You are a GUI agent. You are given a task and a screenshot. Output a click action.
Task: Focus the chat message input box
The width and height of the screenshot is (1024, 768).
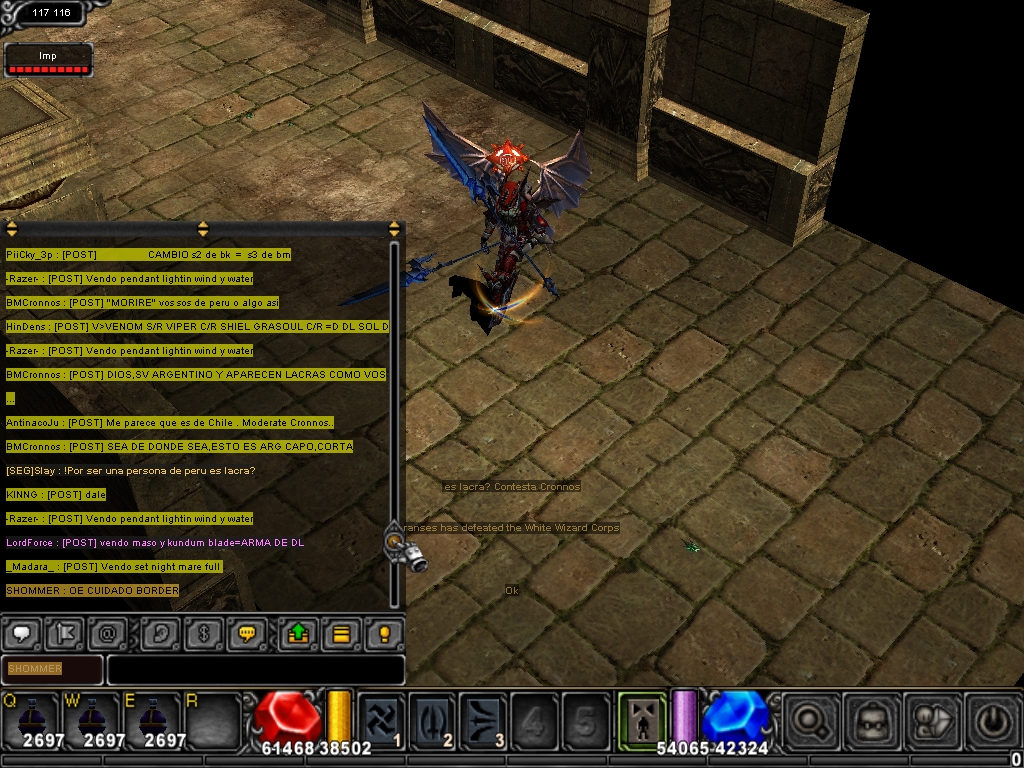pyautogui.click(x=256, y=669)
